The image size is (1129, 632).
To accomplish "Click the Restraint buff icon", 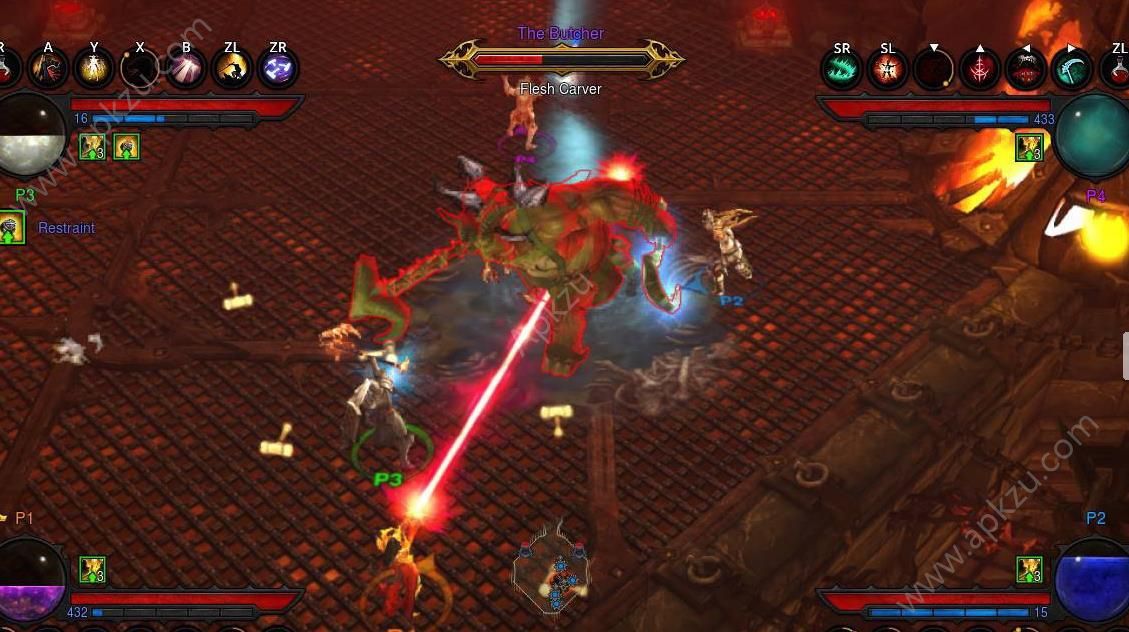I will click(x=11, y=228).
